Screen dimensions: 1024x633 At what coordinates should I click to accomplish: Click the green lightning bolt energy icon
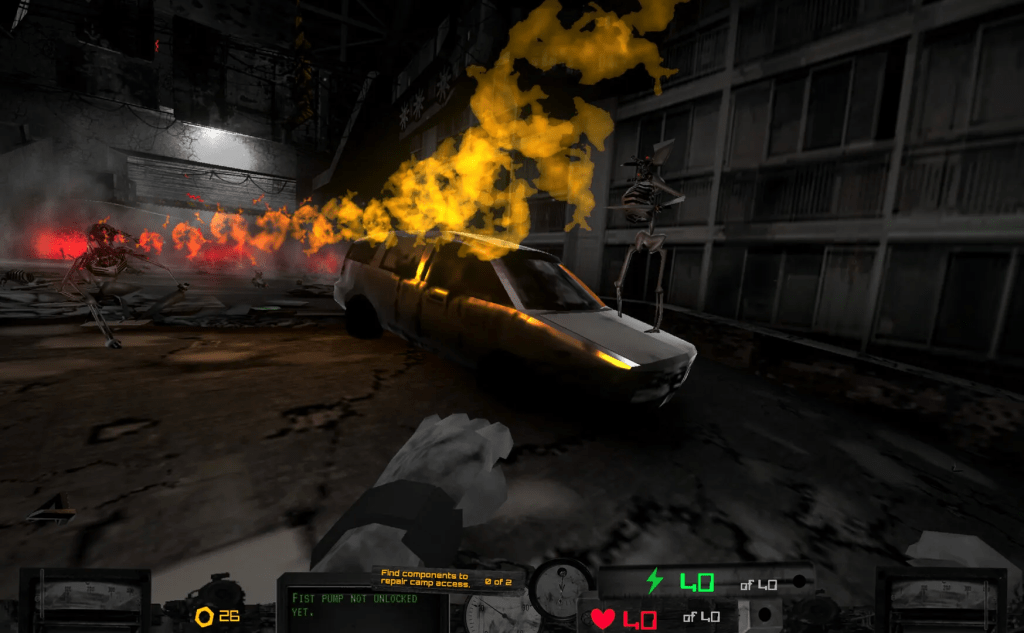[654, 581]
